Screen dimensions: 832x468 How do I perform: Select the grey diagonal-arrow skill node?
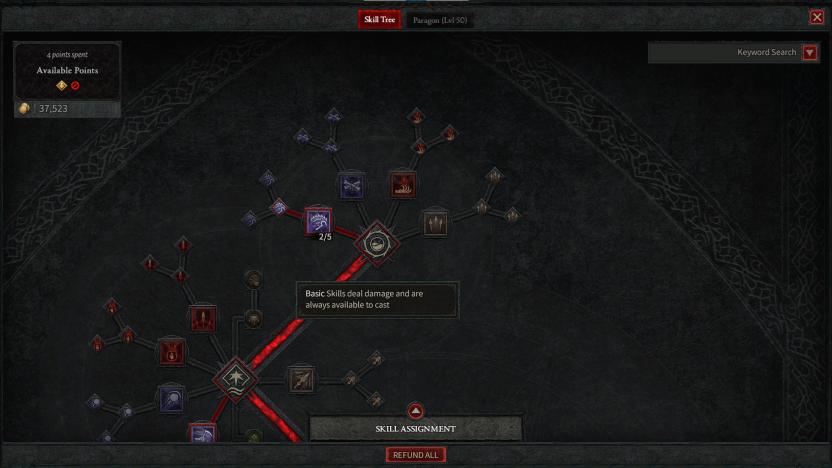point(301,378)
